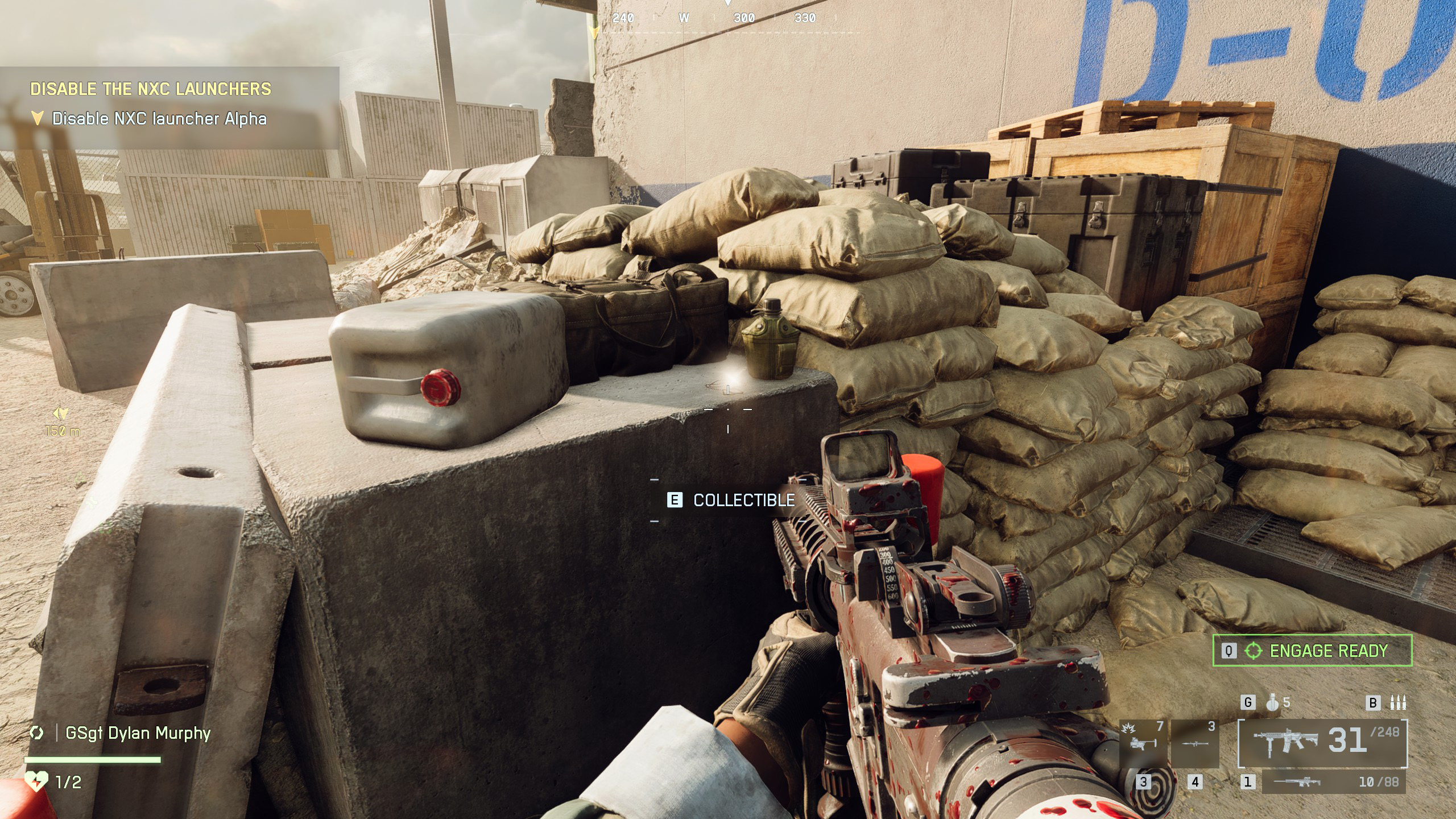
Task: Click the GSgt Dylan Murphy name tag
Action: 138,733
